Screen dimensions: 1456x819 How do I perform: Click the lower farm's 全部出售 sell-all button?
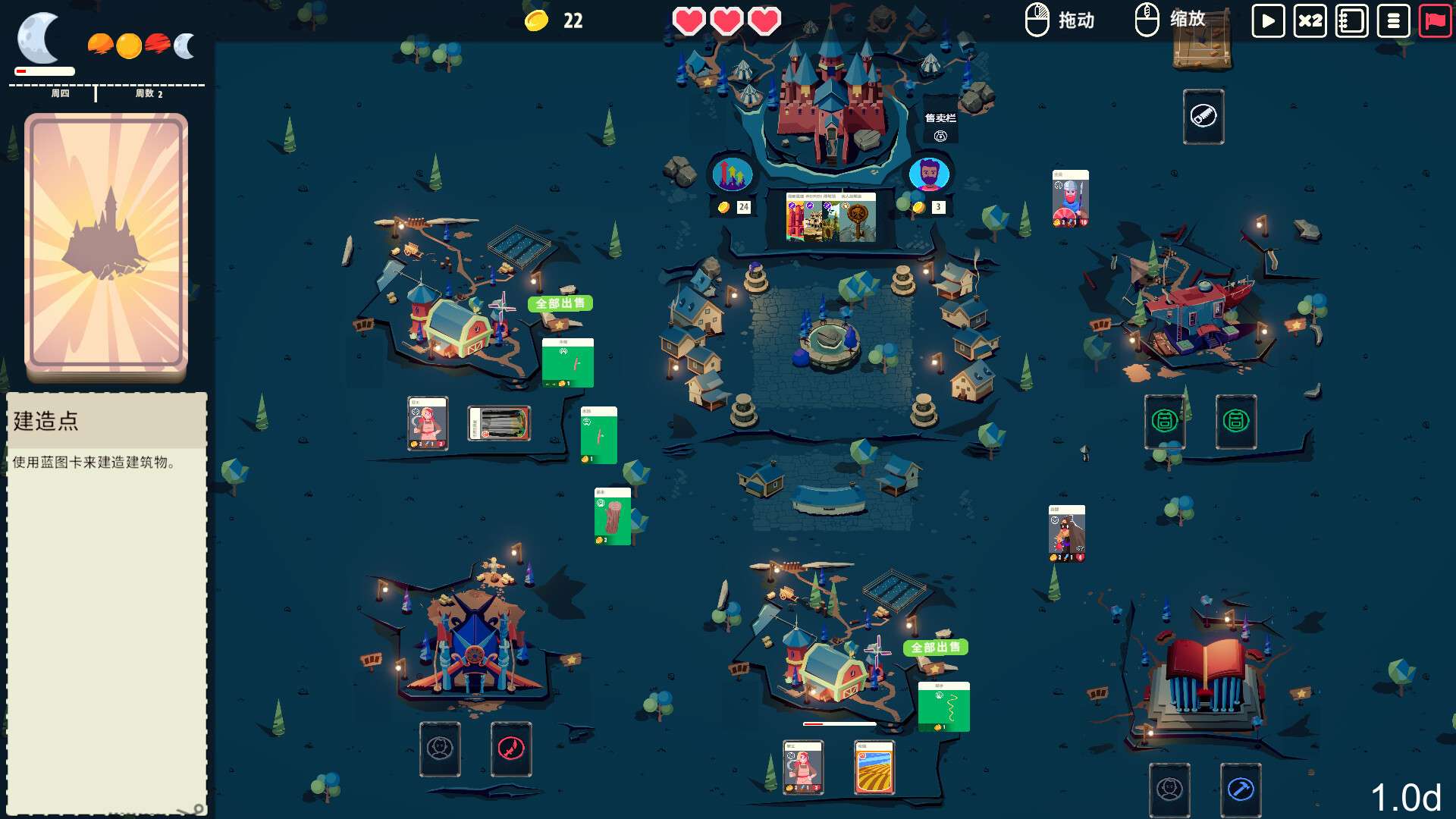tap(936, 648)
